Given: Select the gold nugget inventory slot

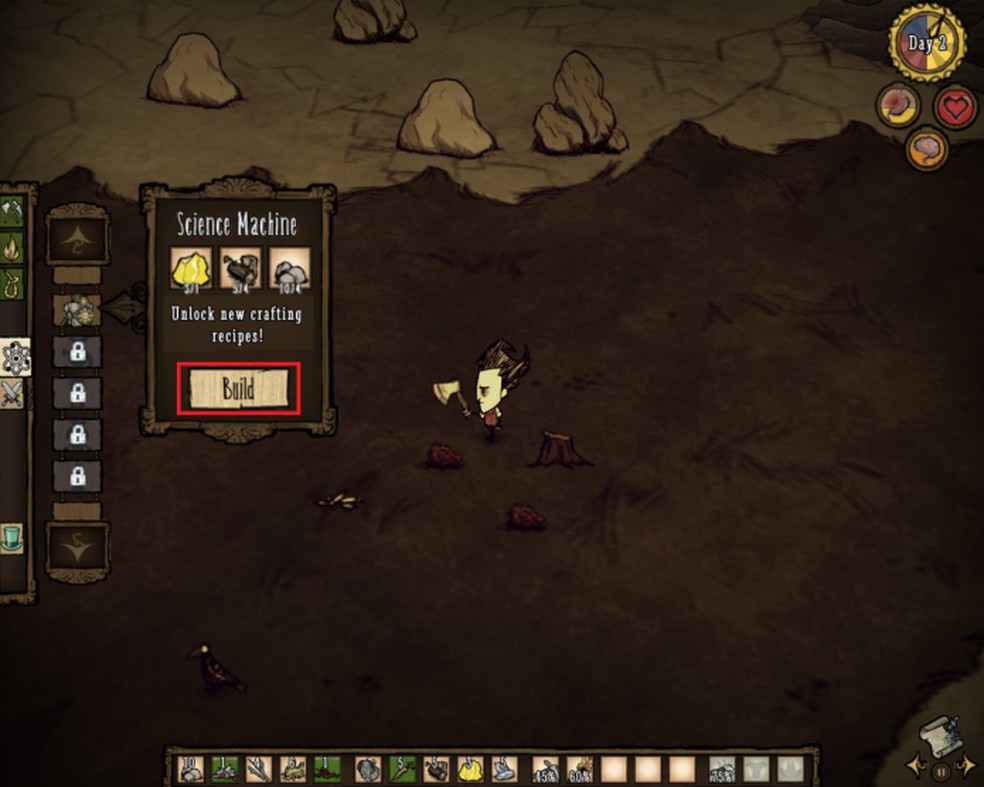Looking at the screenshot, I should coord(470,768).
